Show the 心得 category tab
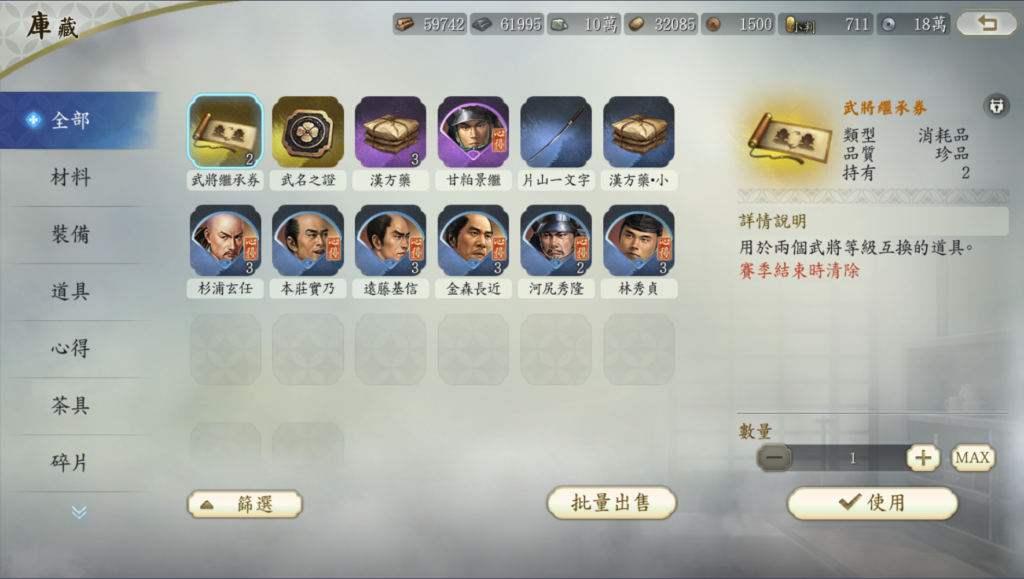 point(71,349)
